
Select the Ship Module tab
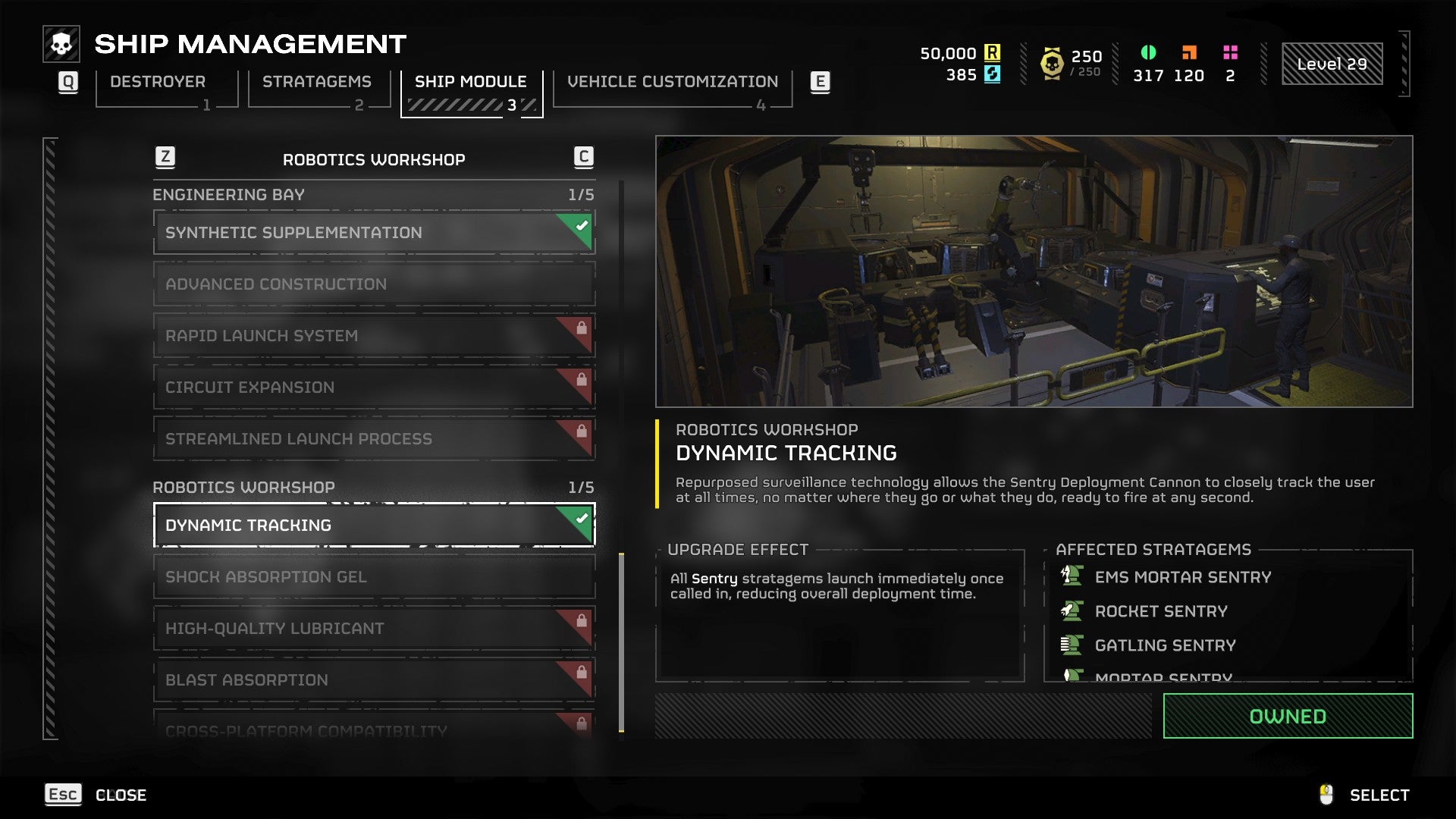(471, 82)
